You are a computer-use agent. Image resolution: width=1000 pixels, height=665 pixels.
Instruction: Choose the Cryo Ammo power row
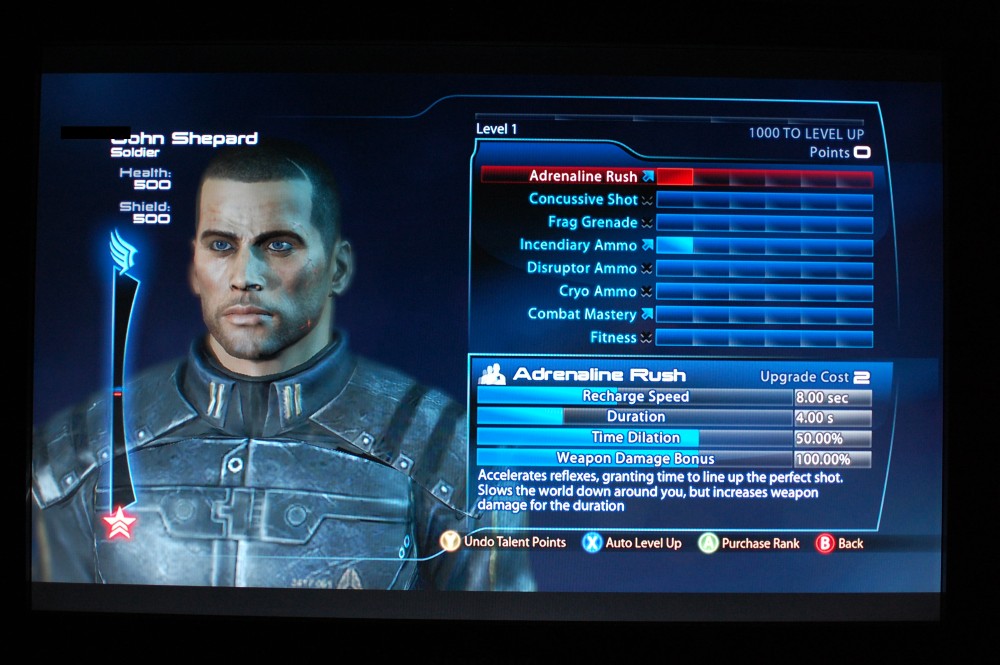(597, 292)
